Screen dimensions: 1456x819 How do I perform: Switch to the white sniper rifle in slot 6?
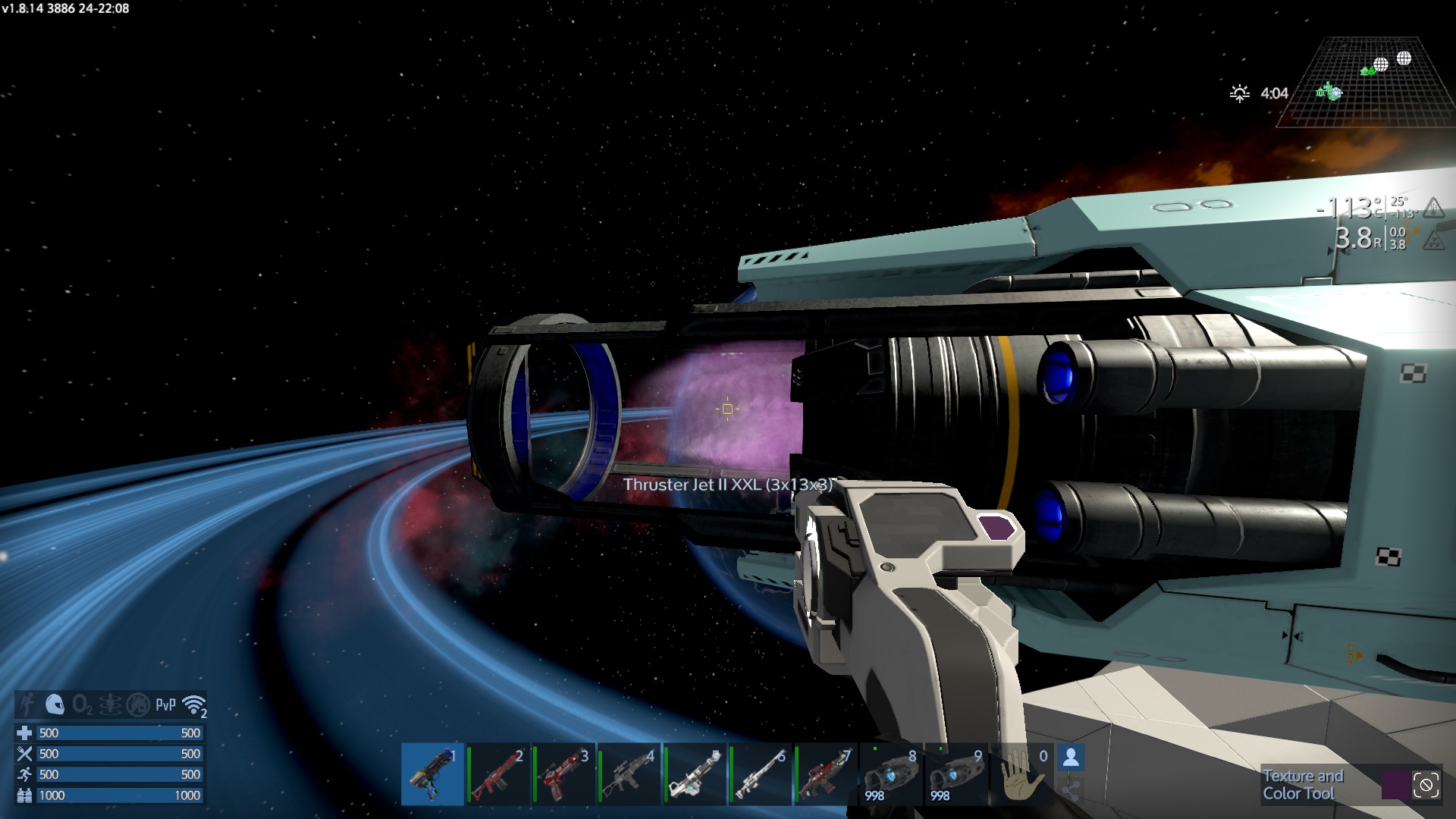tap(760, 773)
